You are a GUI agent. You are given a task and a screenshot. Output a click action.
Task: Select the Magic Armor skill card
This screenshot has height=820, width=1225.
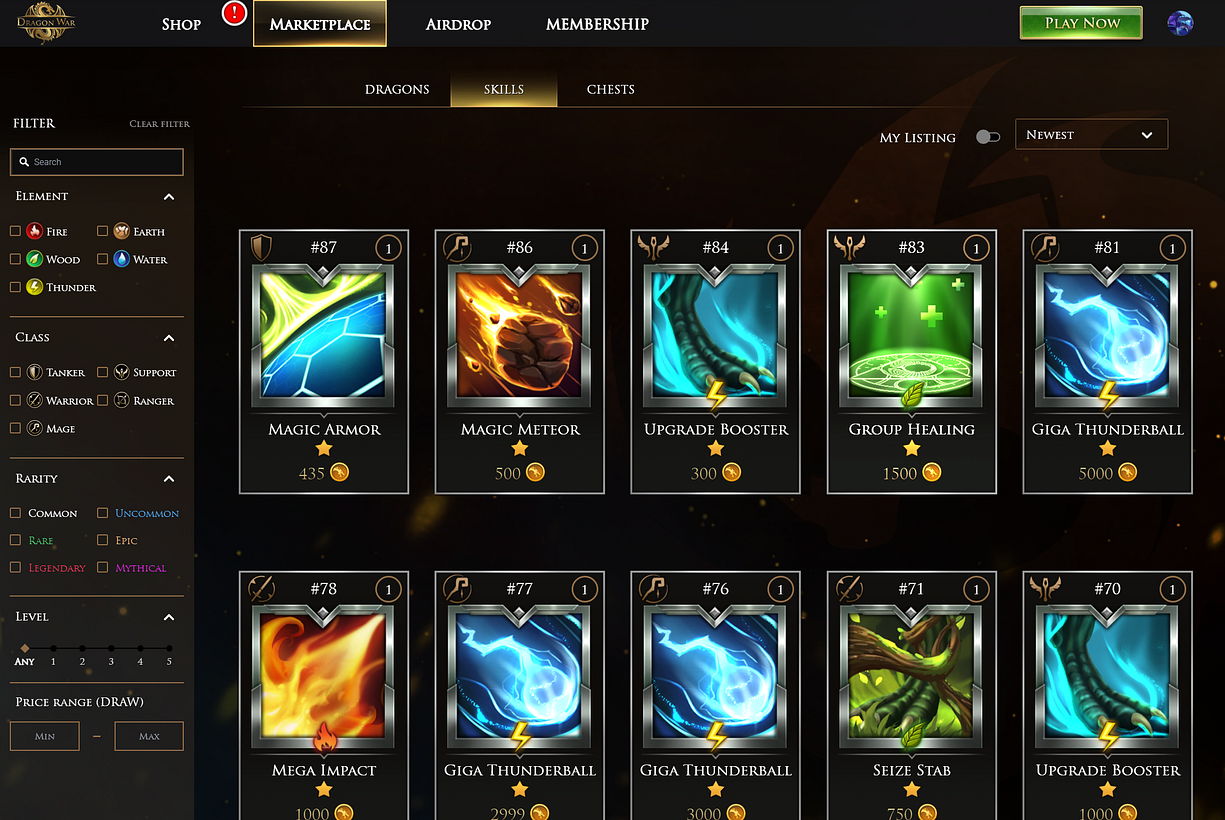click(x=324, y=361)
